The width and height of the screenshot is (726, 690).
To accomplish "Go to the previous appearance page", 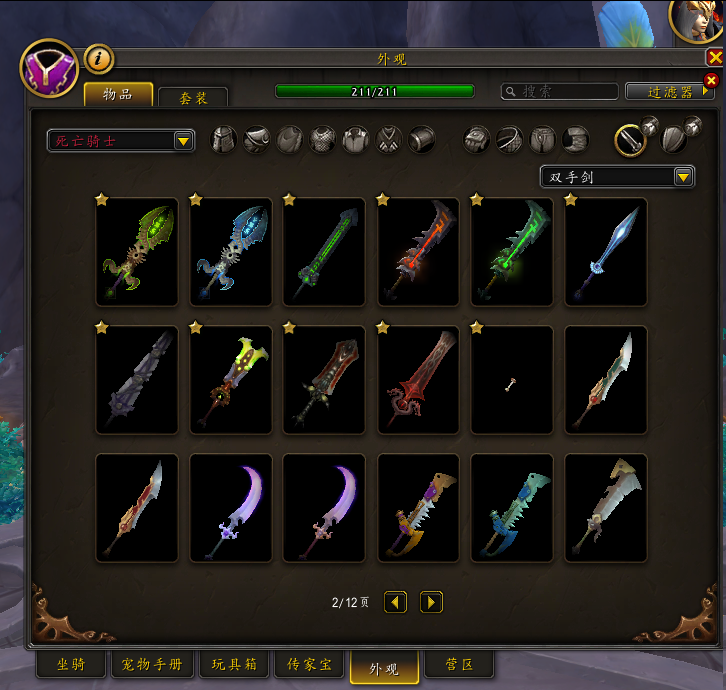I will 395,602.
